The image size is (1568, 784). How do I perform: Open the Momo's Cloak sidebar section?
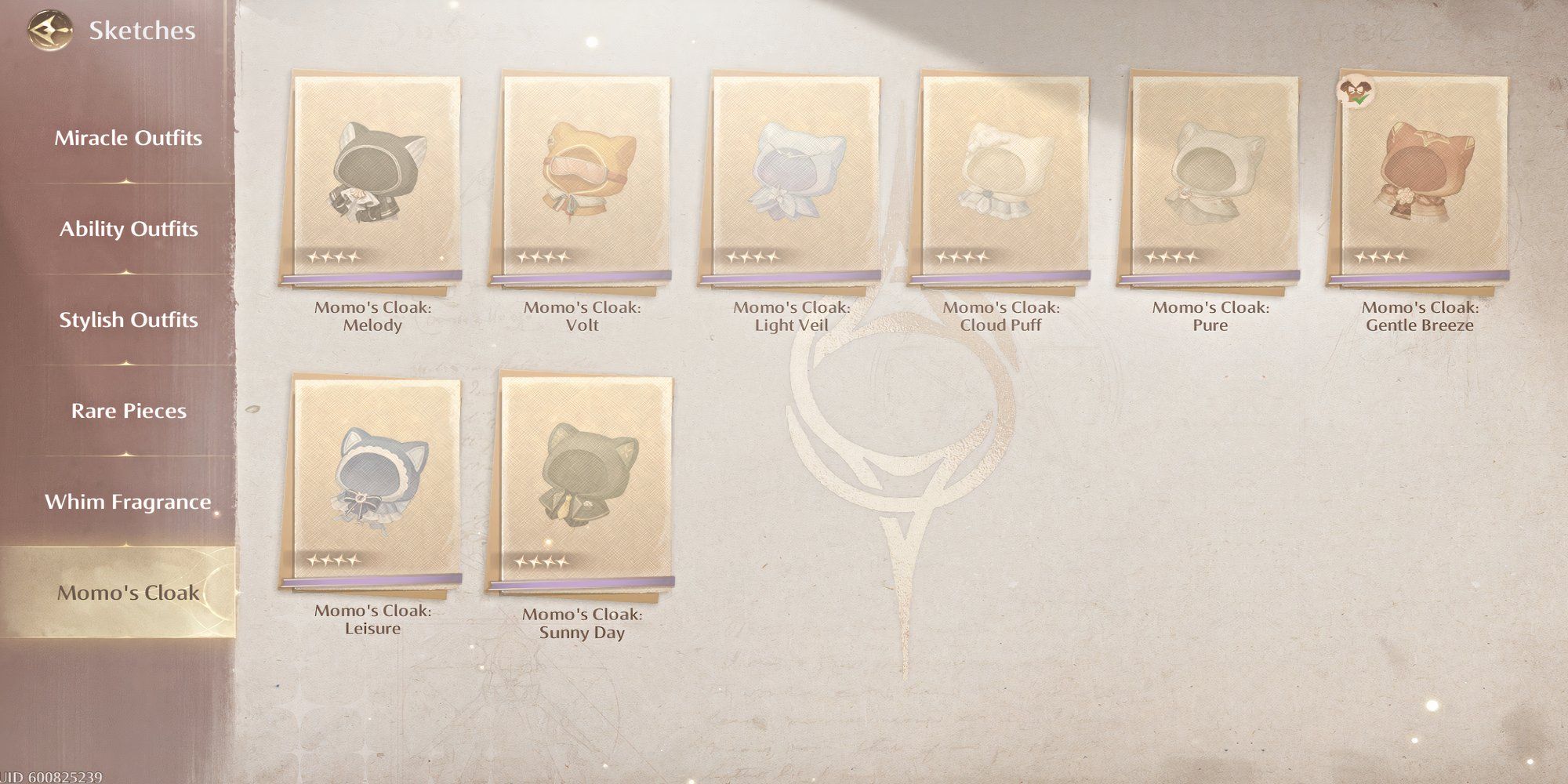coord(128,593)
